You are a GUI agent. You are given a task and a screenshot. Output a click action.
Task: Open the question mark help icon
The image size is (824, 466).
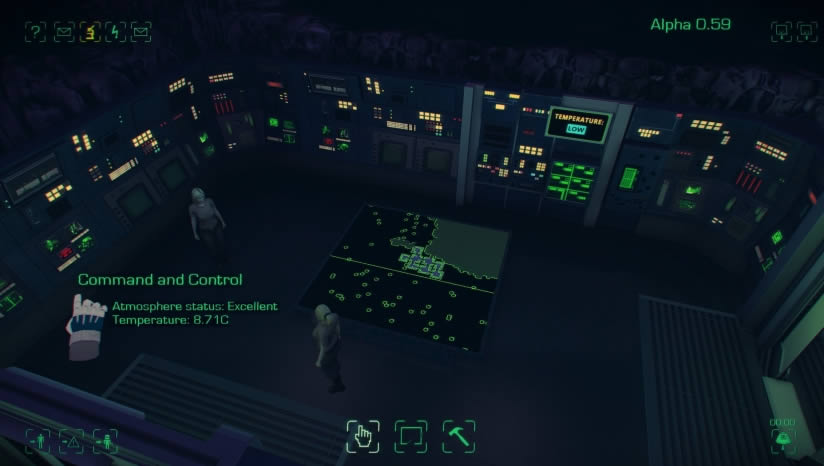coord(36,32)
